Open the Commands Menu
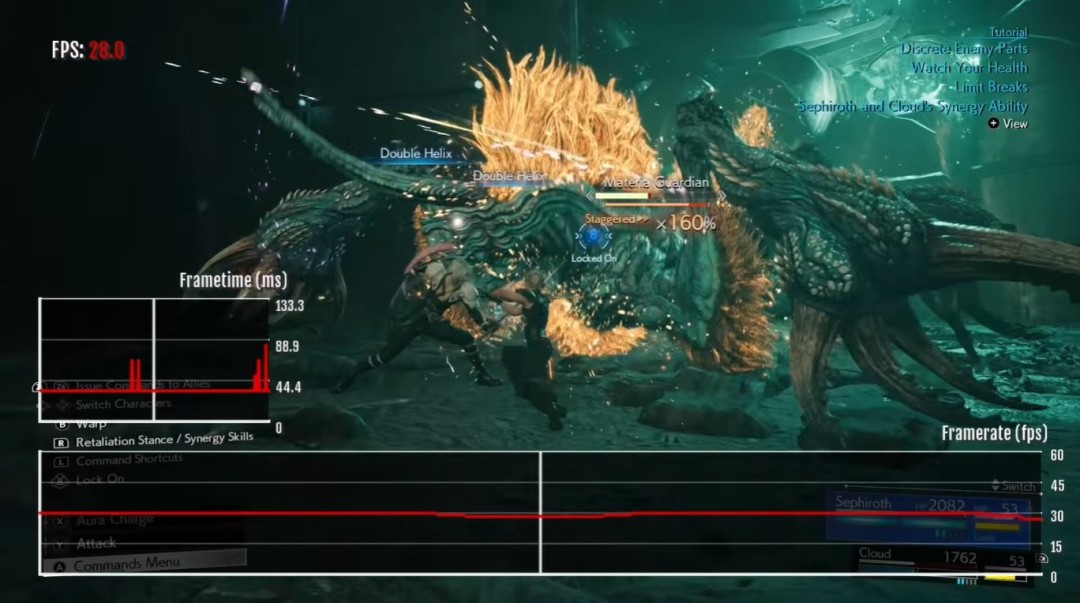Image resolution: width=1080 pixels, height=603 pixels. coord(125,564)
